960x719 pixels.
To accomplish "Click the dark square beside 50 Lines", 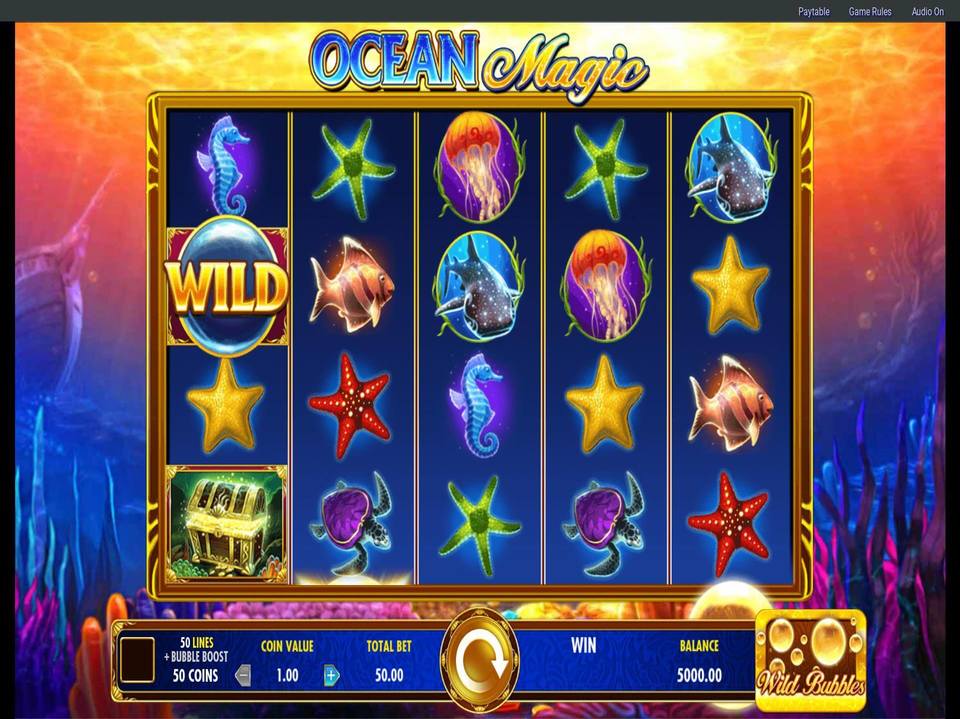I will [137, 660].
